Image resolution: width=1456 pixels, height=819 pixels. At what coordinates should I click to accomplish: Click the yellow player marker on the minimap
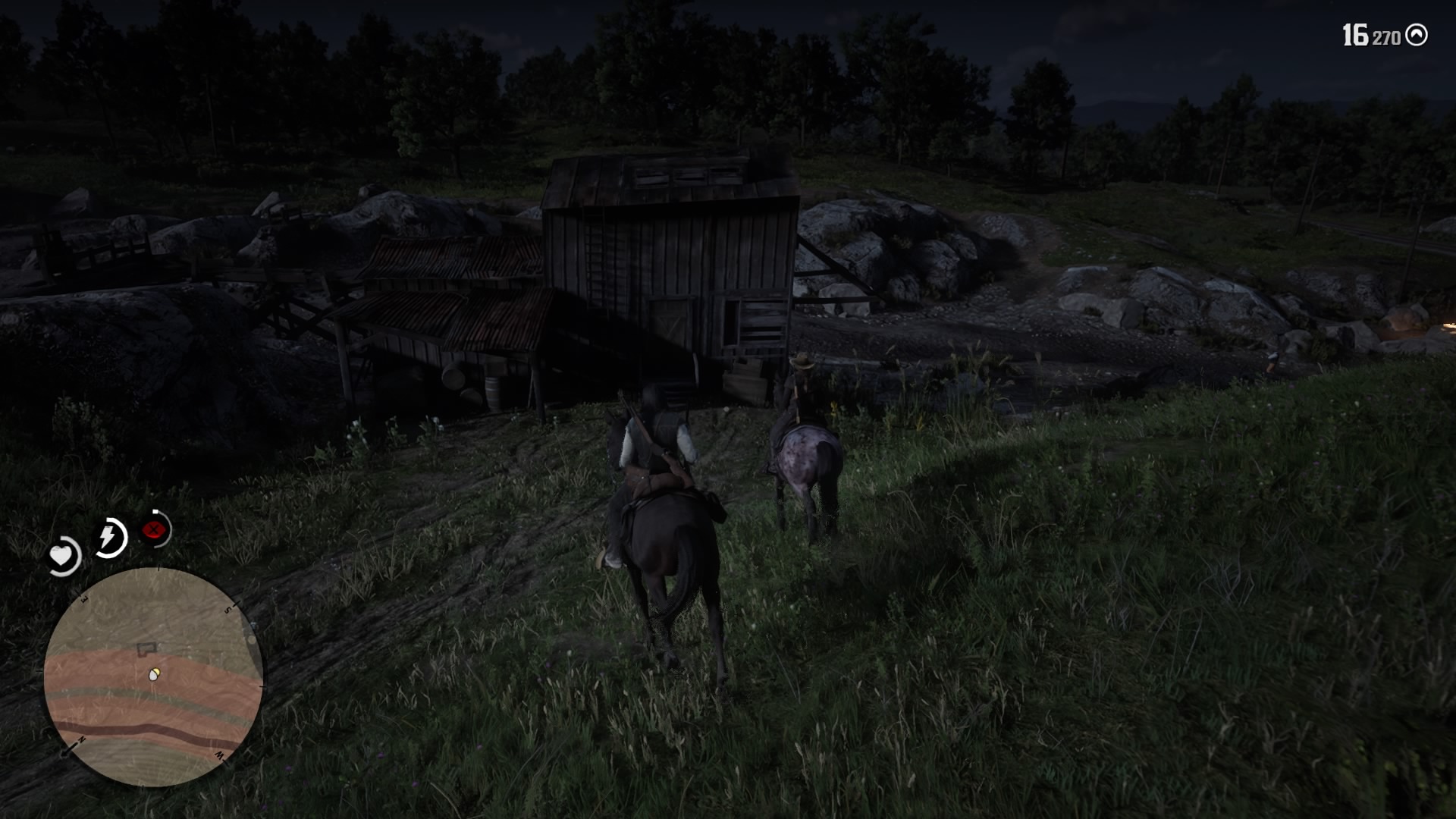[153, 674]
